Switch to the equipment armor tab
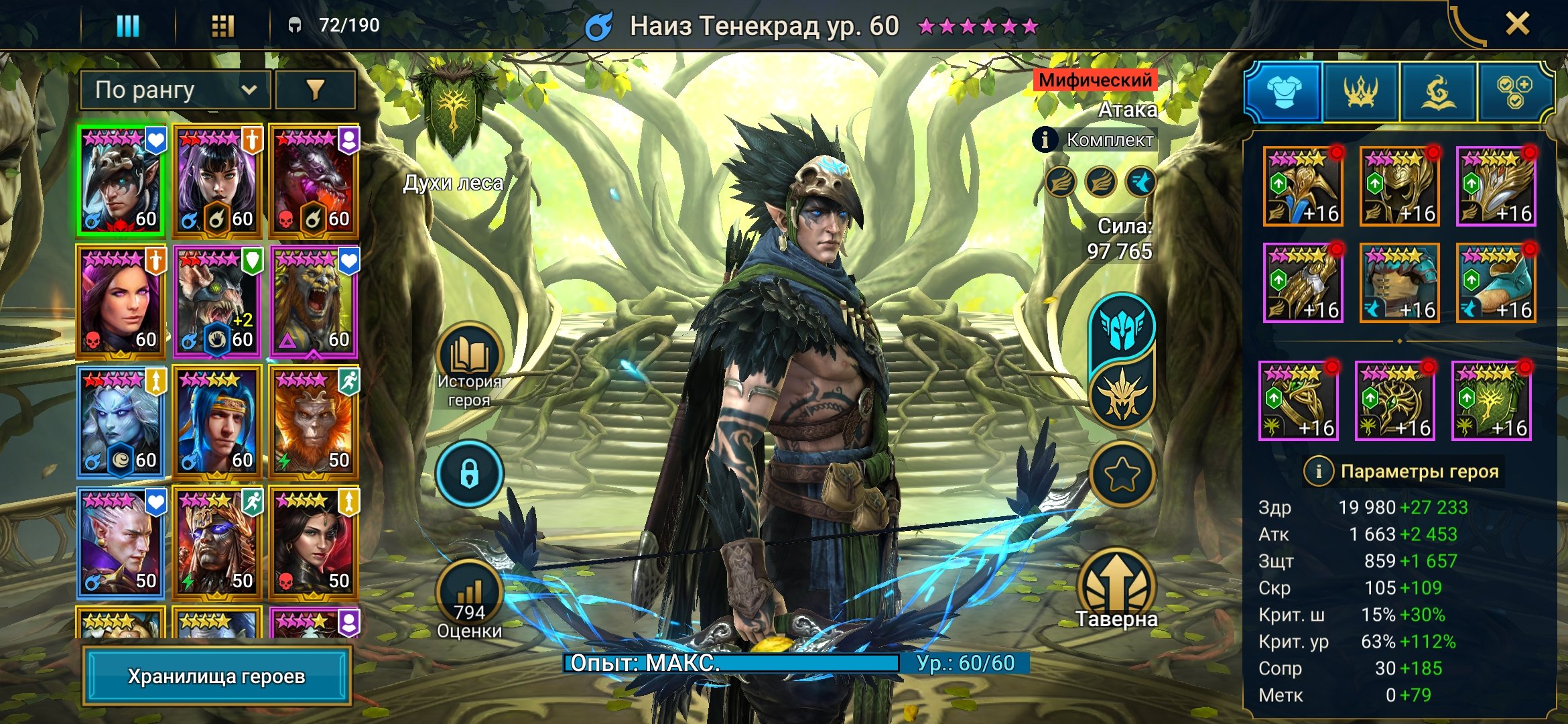Image resolution: width=1568 pixels, height=724 pixels. click(x=1283, y=92)
